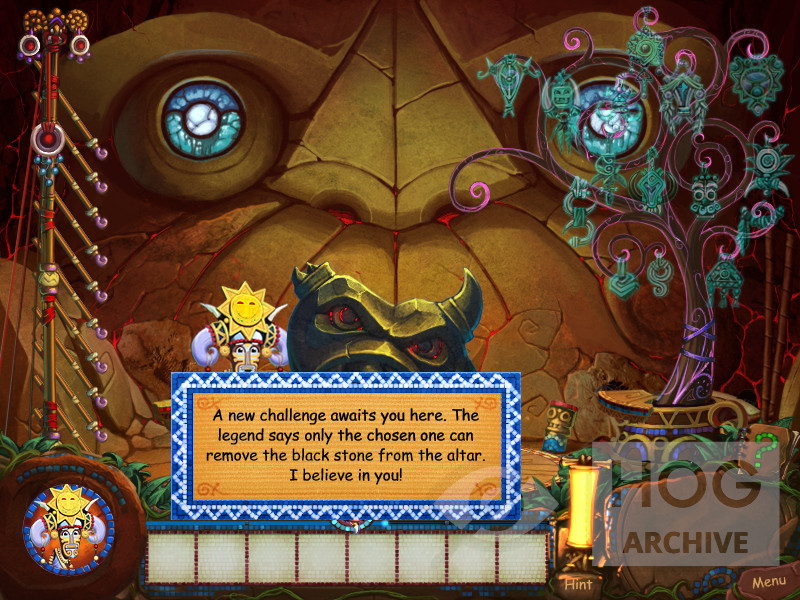Screen dimensions: 800x600
Task: Dismiss the new challenge dialogue box
Action: pos(345,445)
